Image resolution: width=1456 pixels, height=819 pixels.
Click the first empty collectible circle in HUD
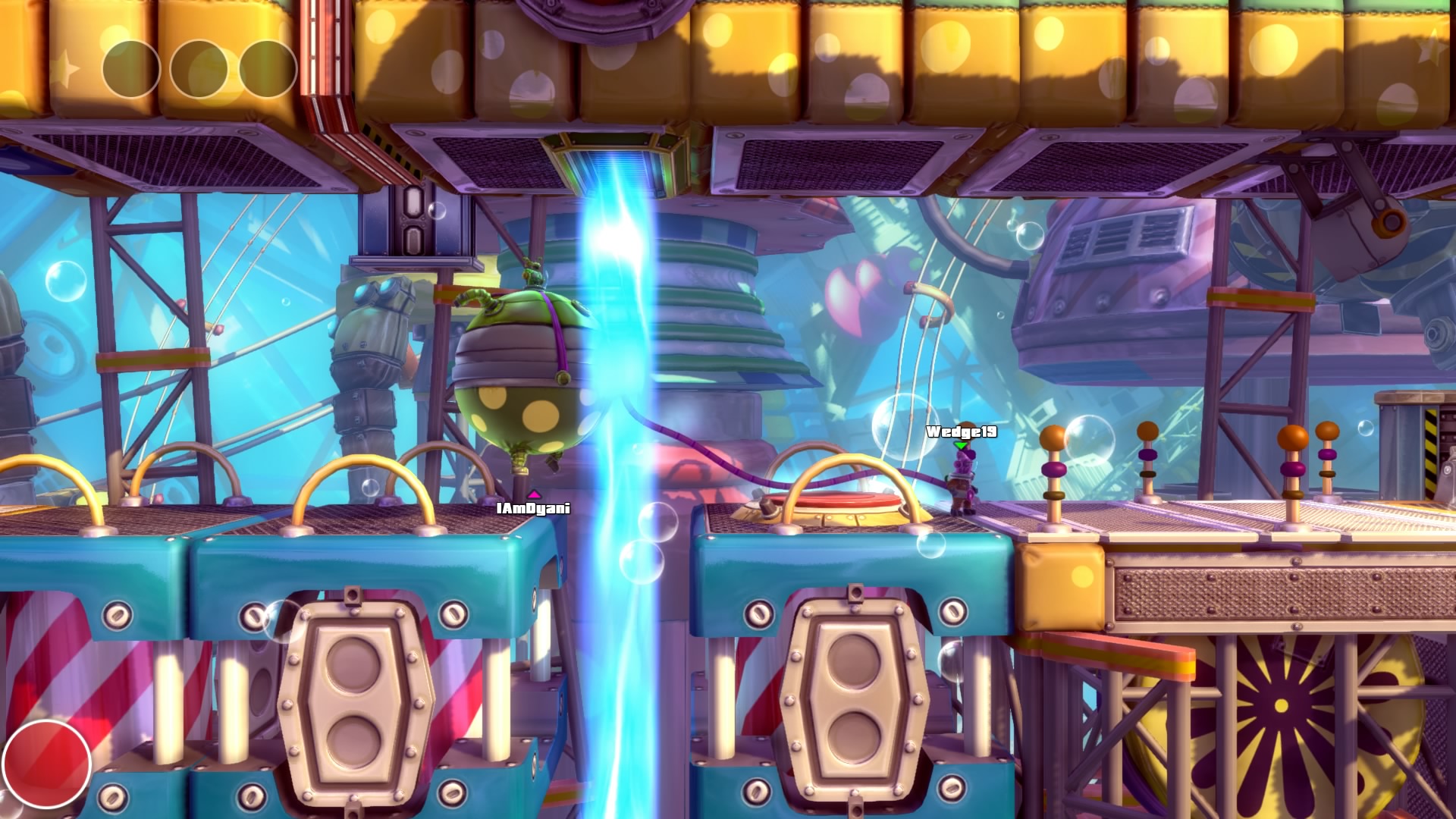pyautogui.click(x=130, y=68)
